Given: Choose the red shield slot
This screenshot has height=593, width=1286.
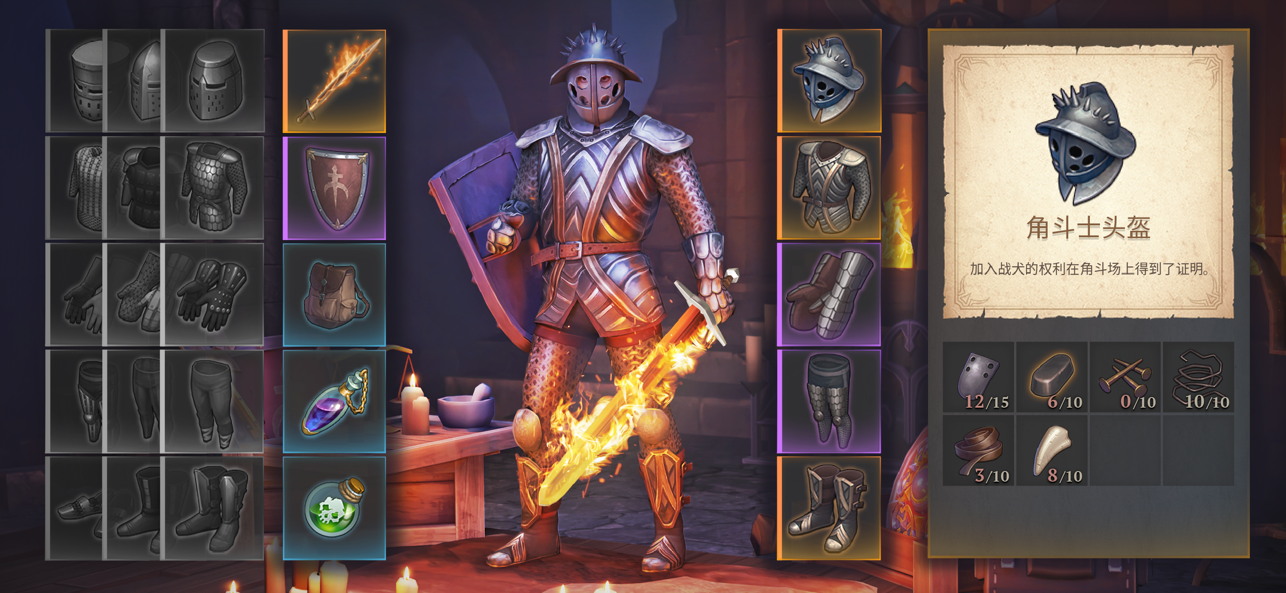Looking at the screenshot, I should coord(334,188).
